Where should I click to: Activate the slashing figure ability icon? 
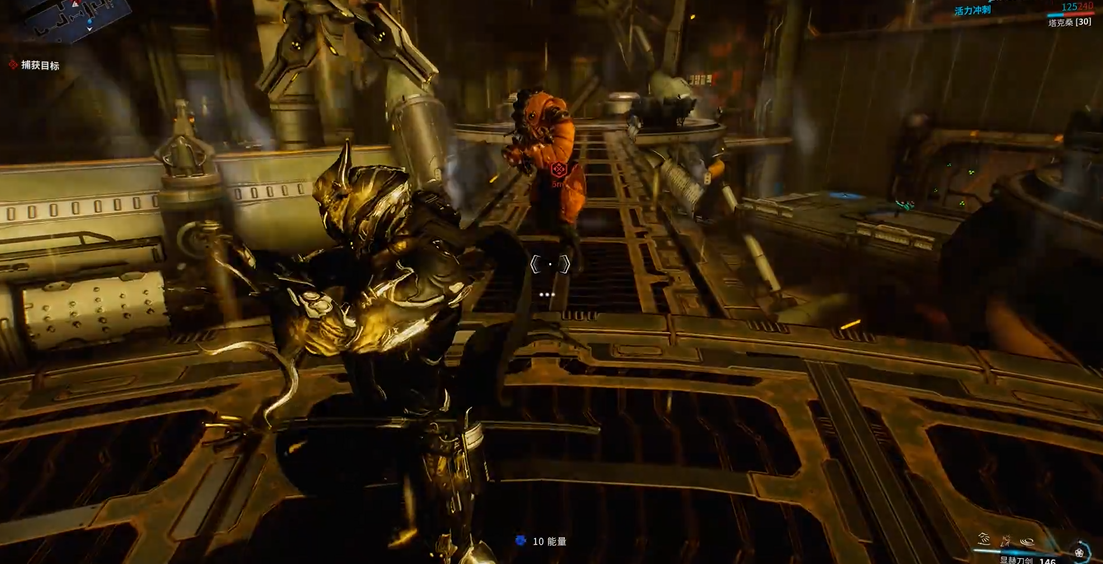coord(1007,540)
